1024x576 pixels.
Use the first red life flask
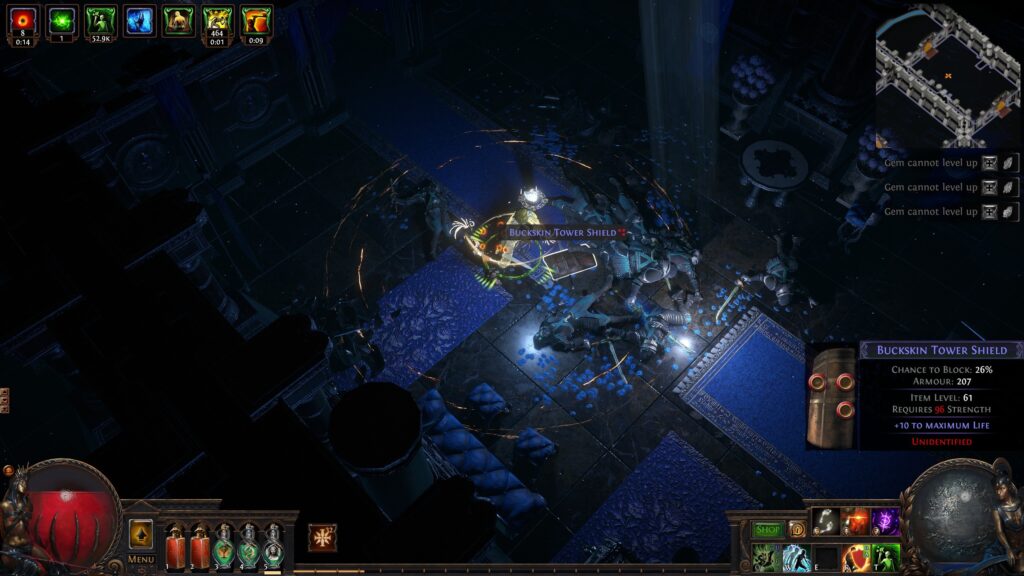[x=176, y=546]
